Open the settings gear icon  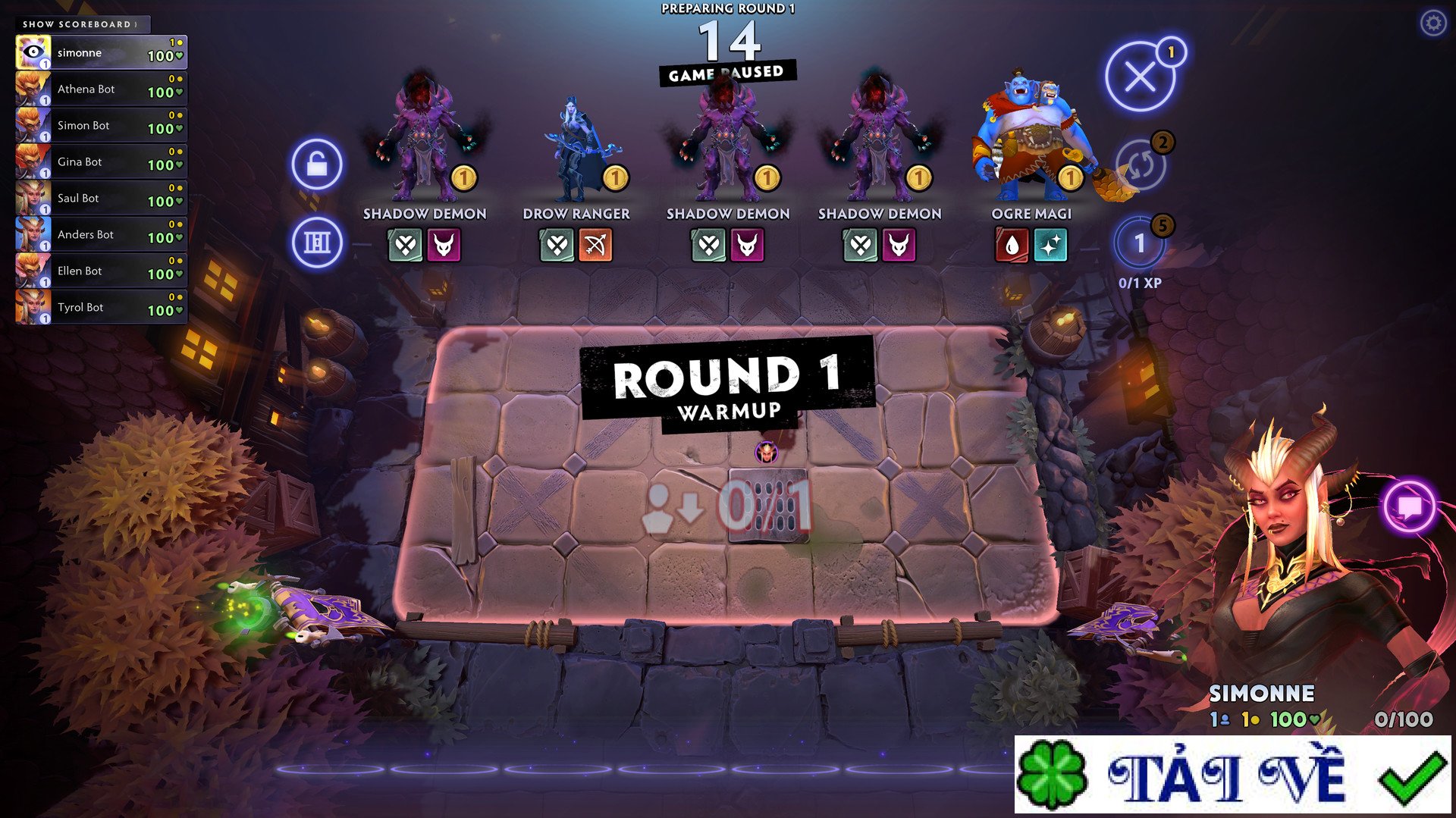click(x=1432, y=24)
